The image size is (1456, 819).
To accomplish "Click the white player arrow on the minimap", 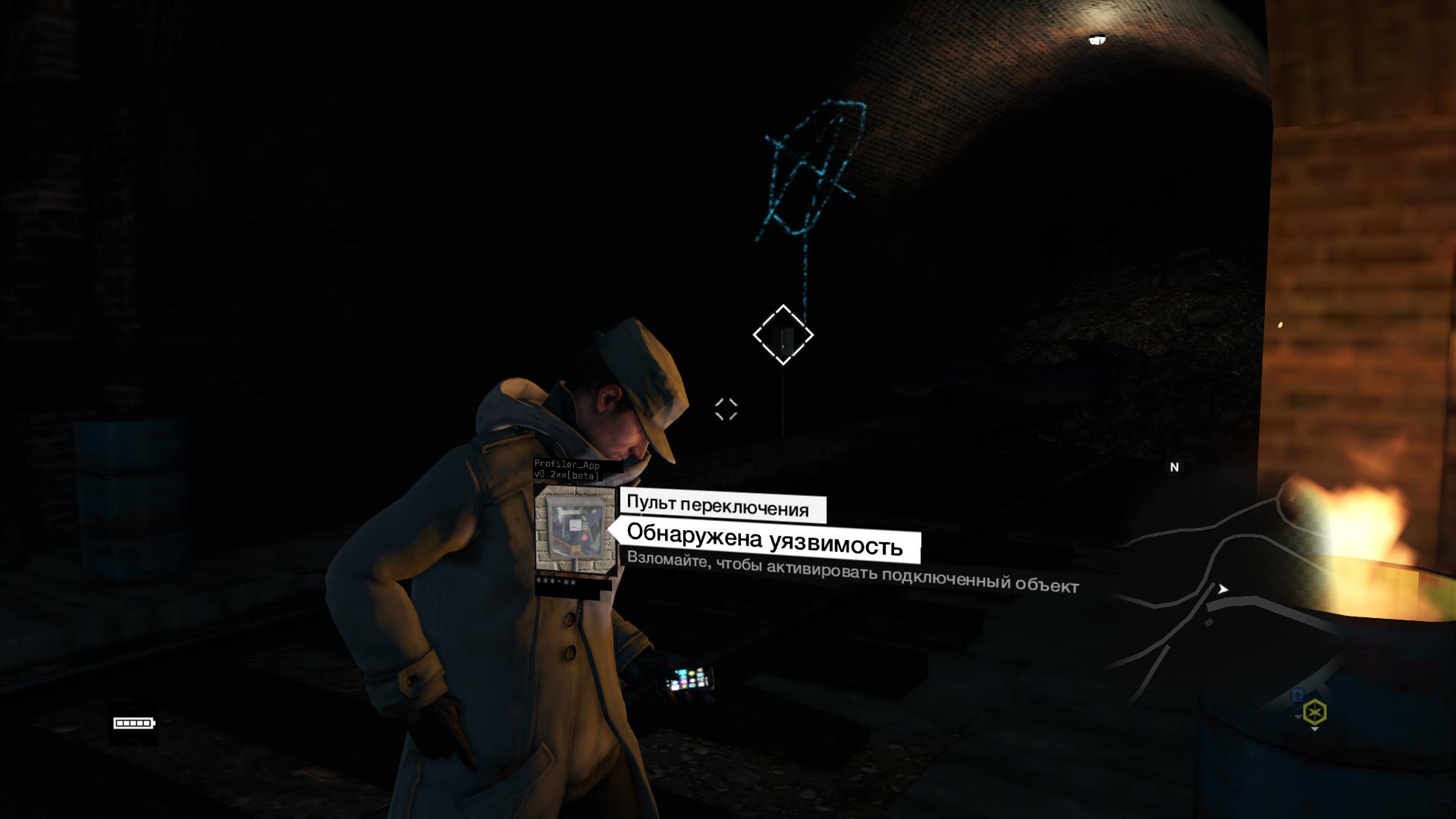I will (1222, 588).
